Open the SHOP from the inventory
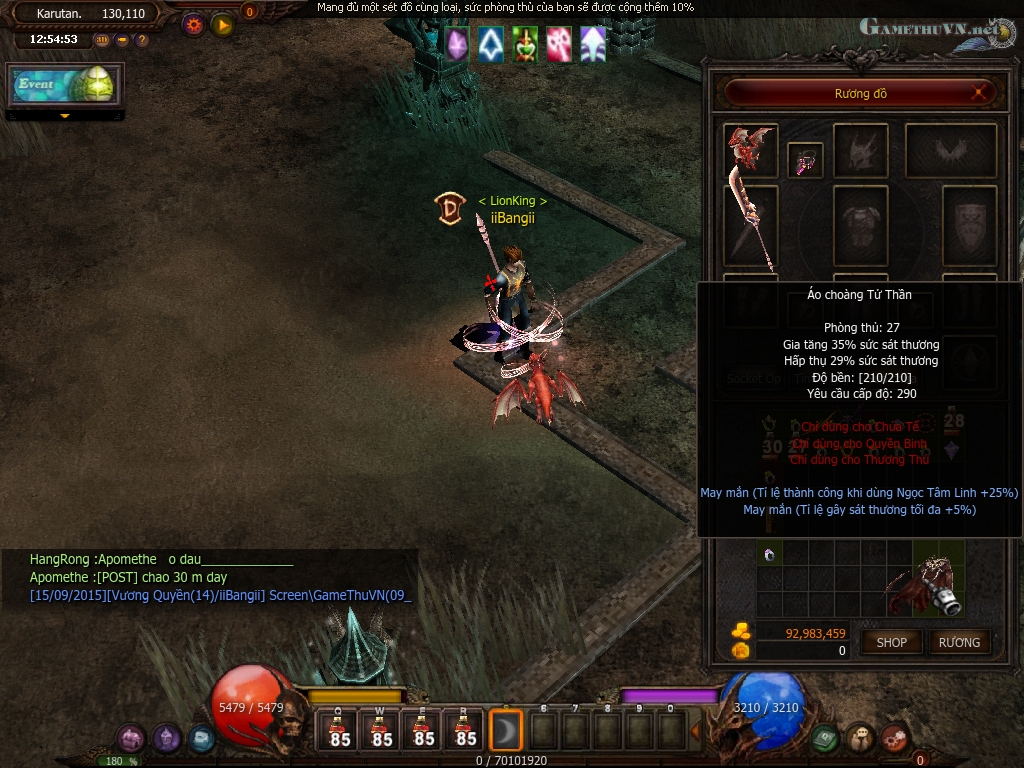This screenshot has width=1024, height=768. (891, 642)
